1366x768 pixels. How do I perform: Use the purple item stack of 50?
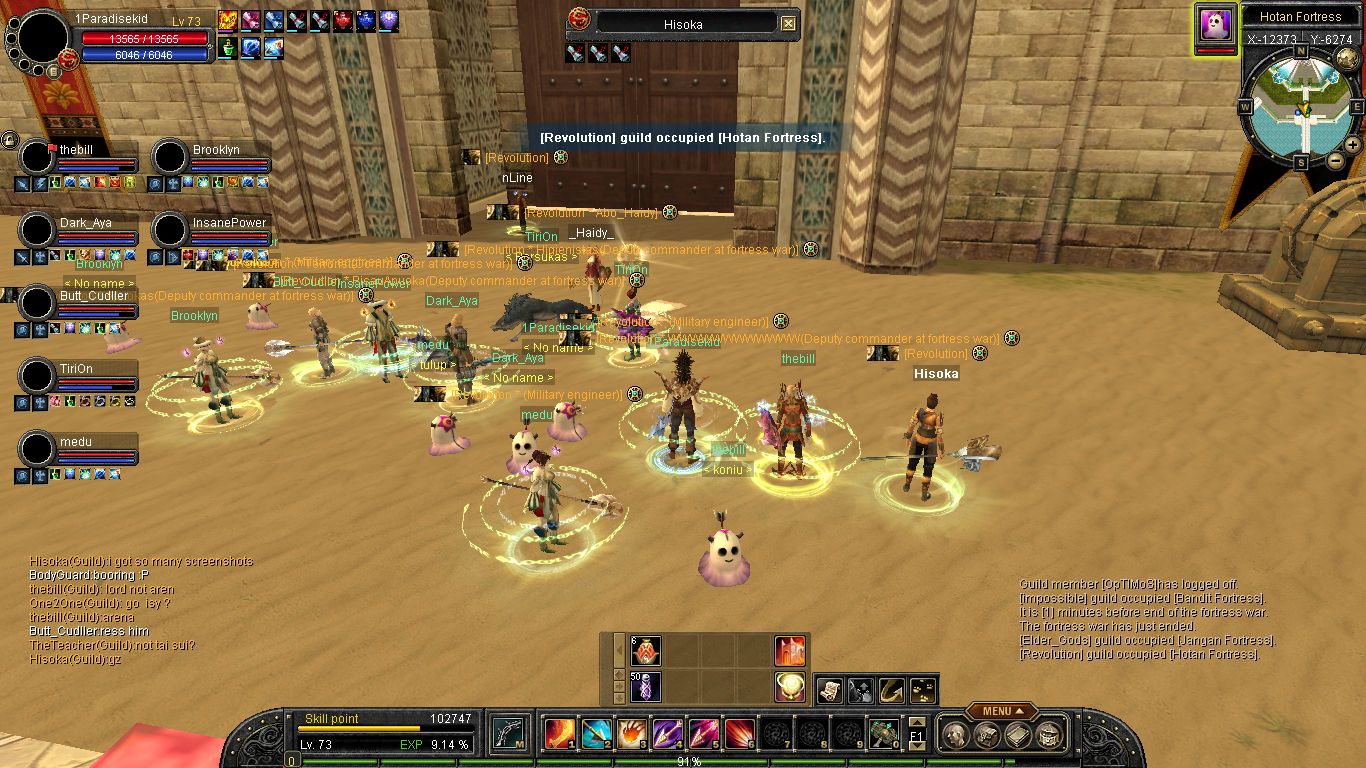tap(645, 687)
